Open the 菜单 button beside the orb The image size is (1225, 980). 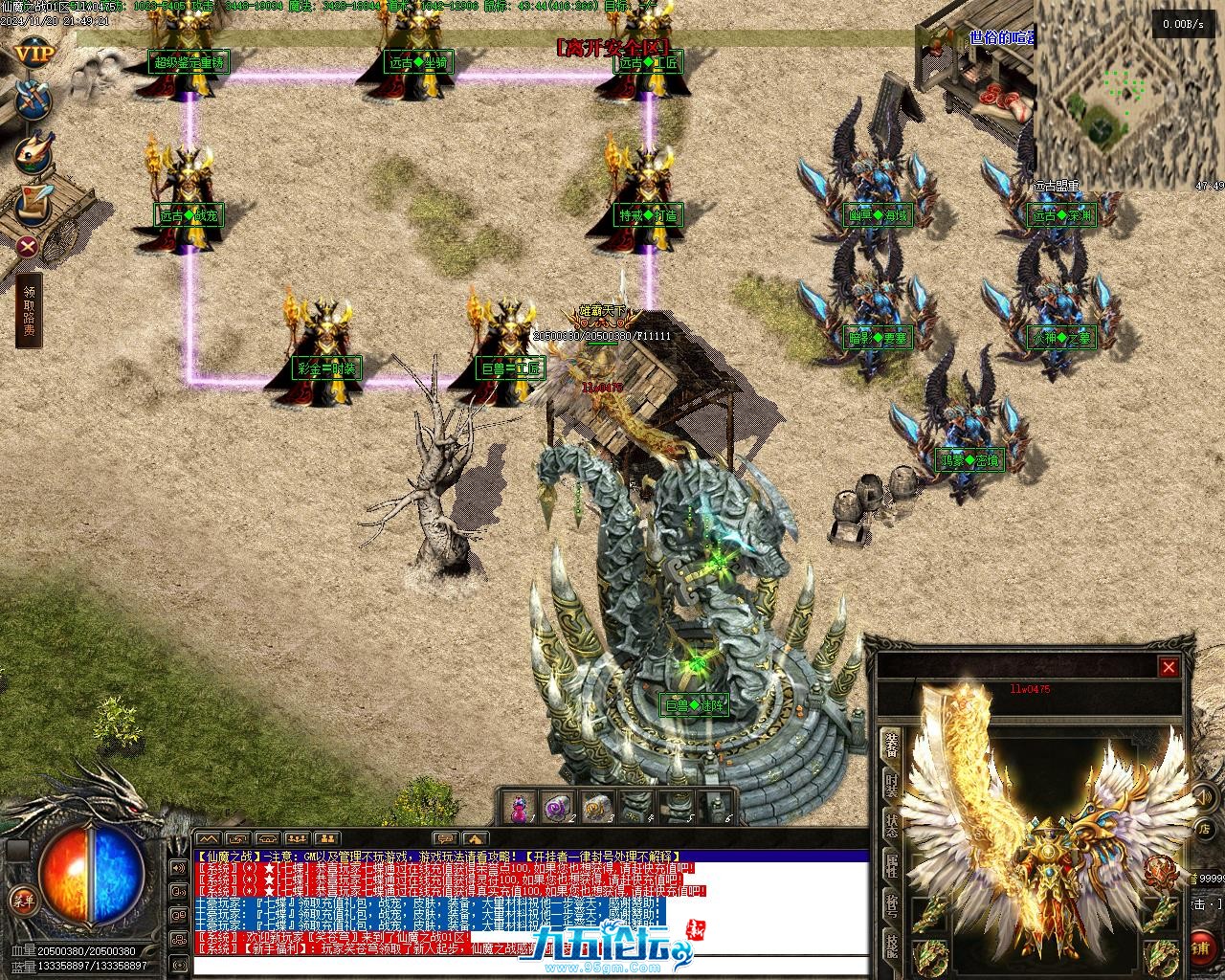[x=21, y=900]
